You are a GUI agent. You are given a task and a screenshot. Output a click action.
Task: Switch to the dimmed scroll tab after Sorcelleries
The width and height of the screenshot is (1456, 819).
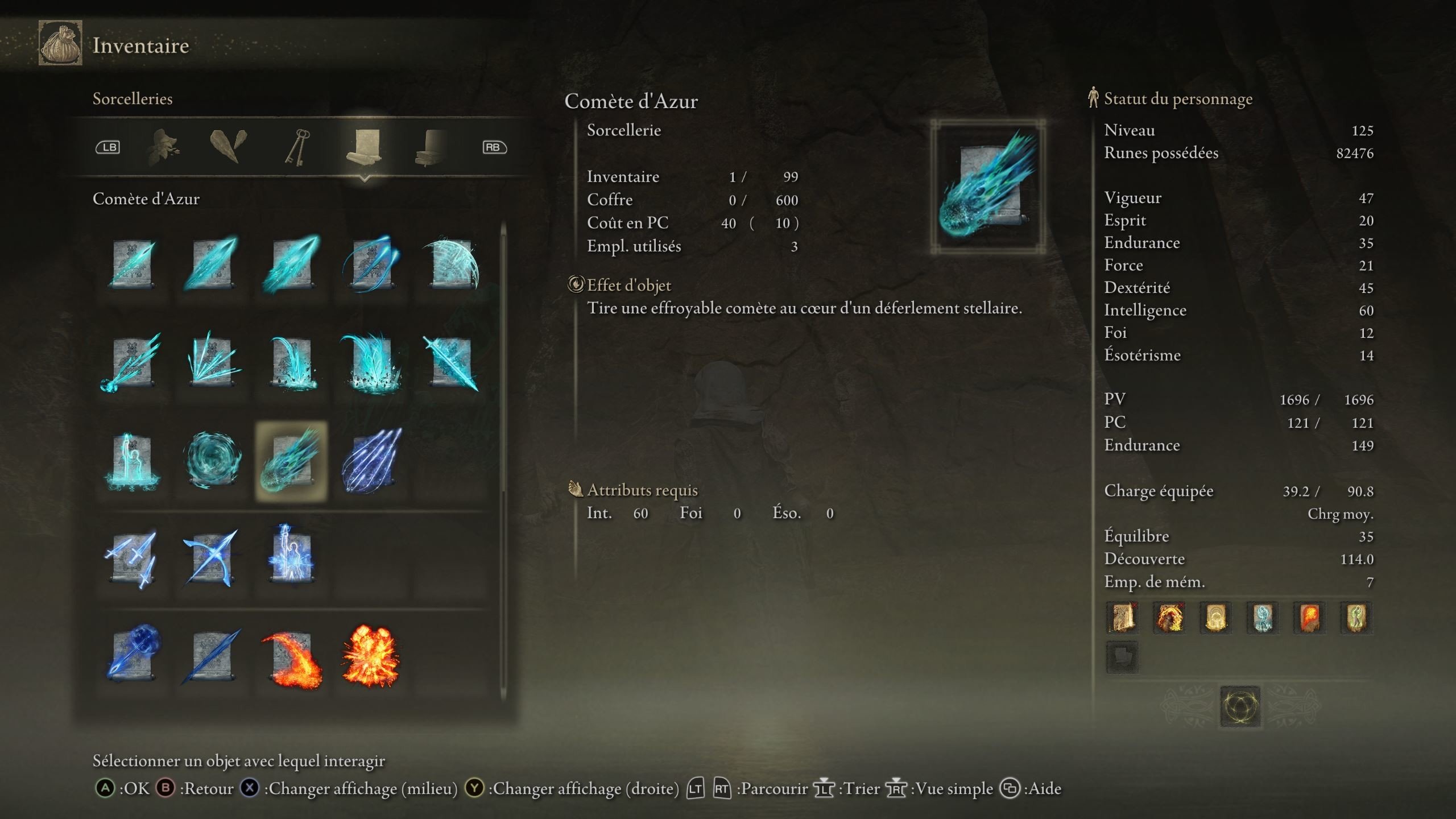pyautogui.click(x=431, y=147)
